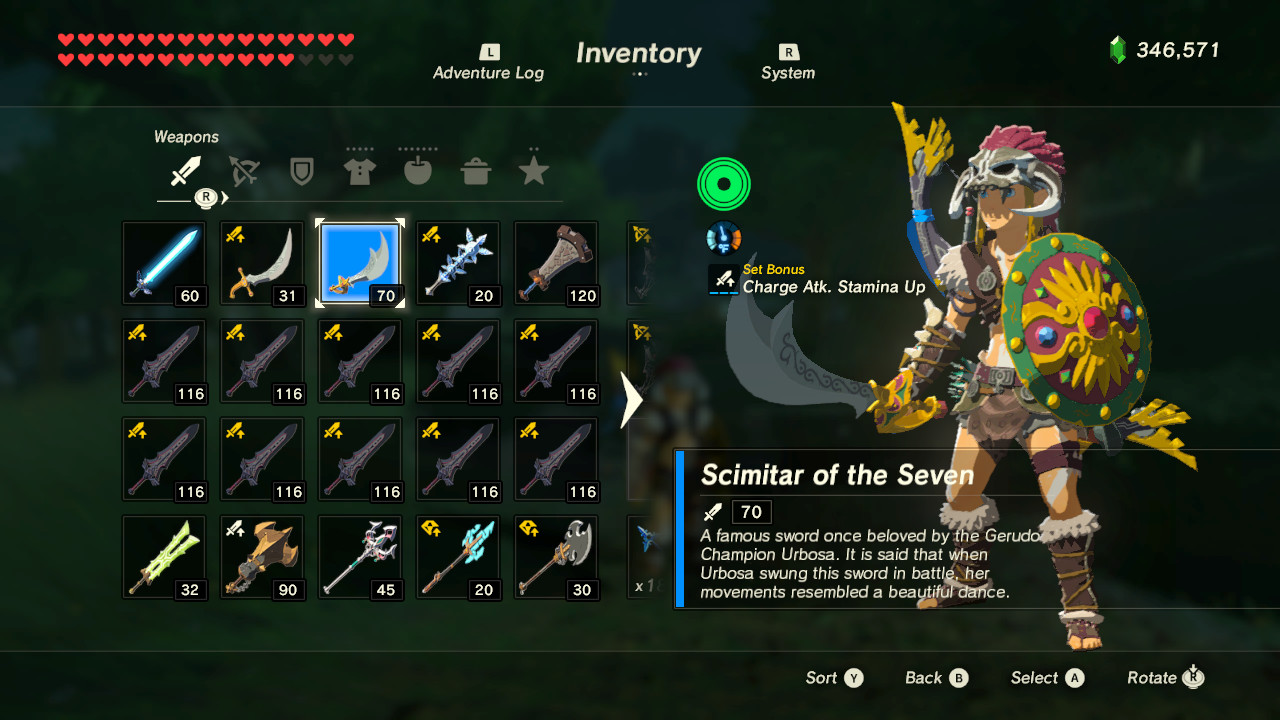The width and height of the screenshot is (1280, 720).
Task: Open the System menu with R
Action: (x=788, y=60)
